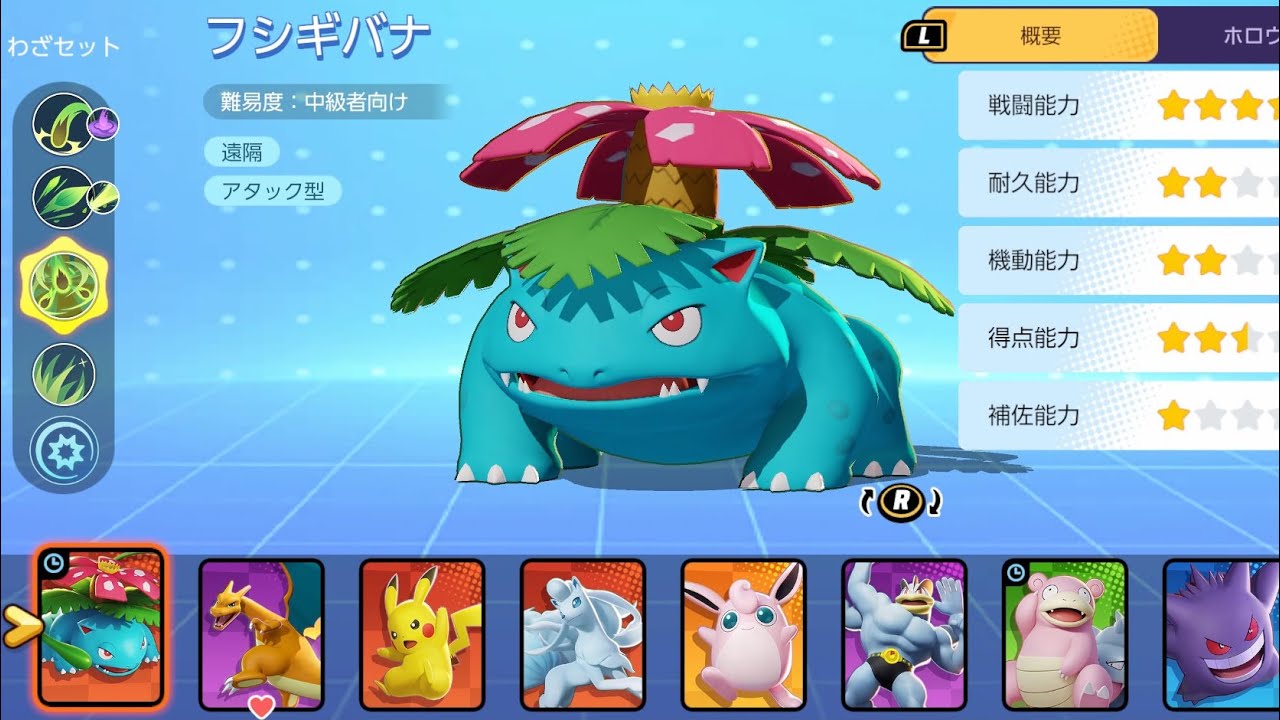
Task: Show the first move set with purple badge
Action: [x=64, y=124]
